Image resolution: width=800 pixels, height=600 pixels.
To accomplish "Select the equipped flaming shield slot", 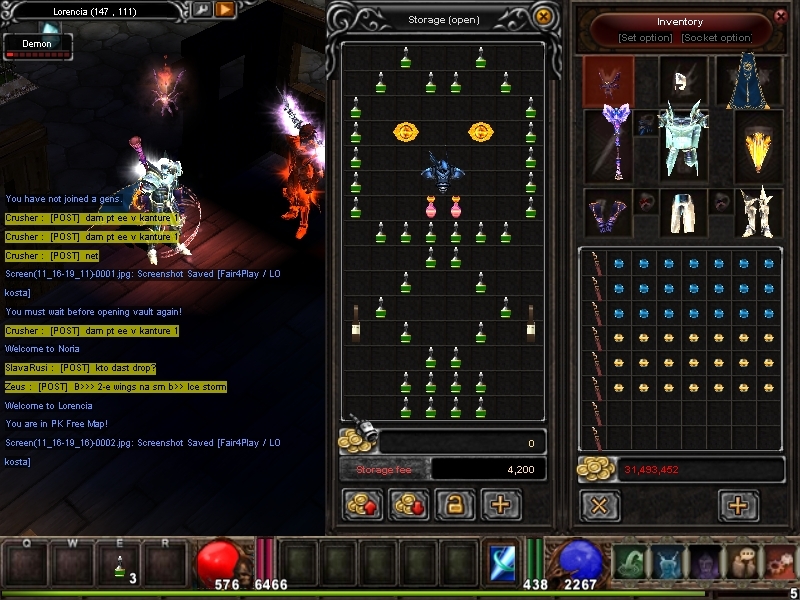I will (759, 145).
